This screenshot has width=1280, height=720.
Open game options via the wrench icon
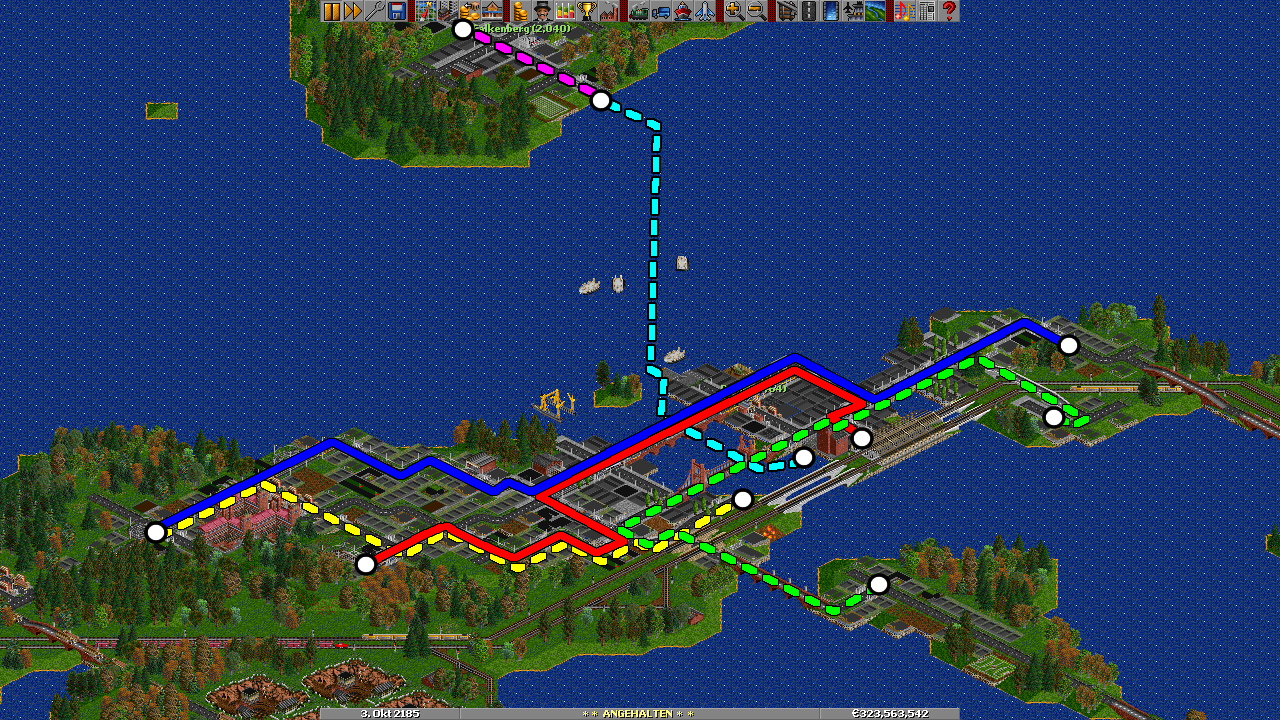[375, 11]
